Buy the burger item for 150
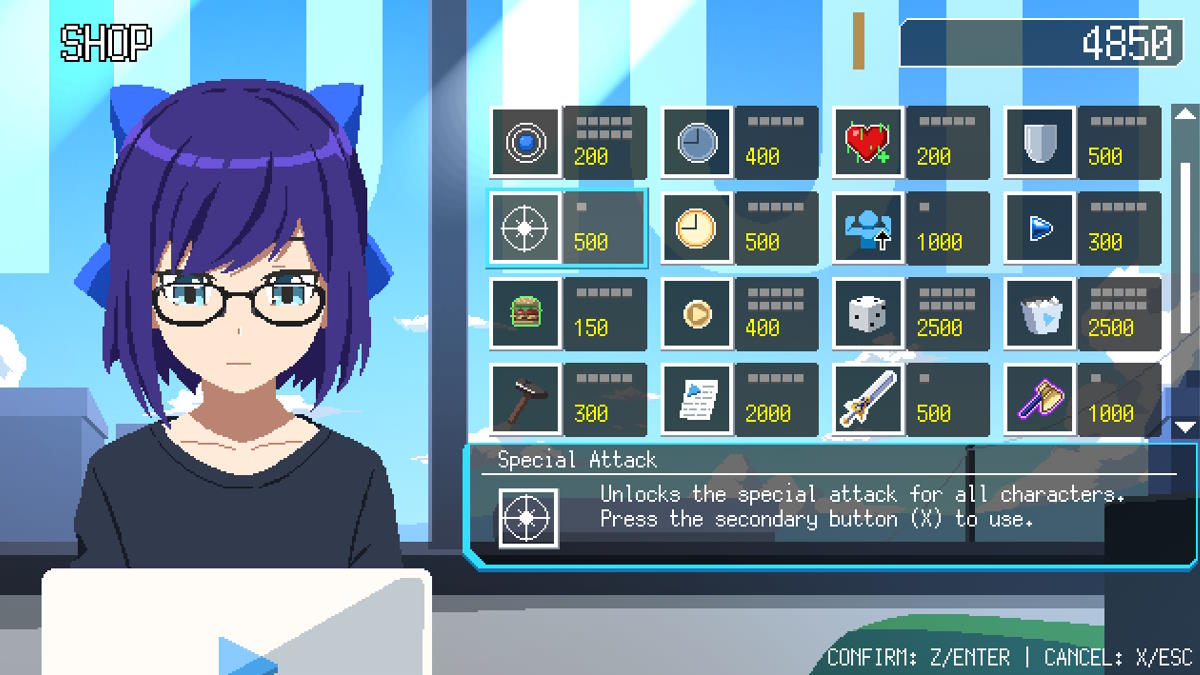 (x=526, y=314)
